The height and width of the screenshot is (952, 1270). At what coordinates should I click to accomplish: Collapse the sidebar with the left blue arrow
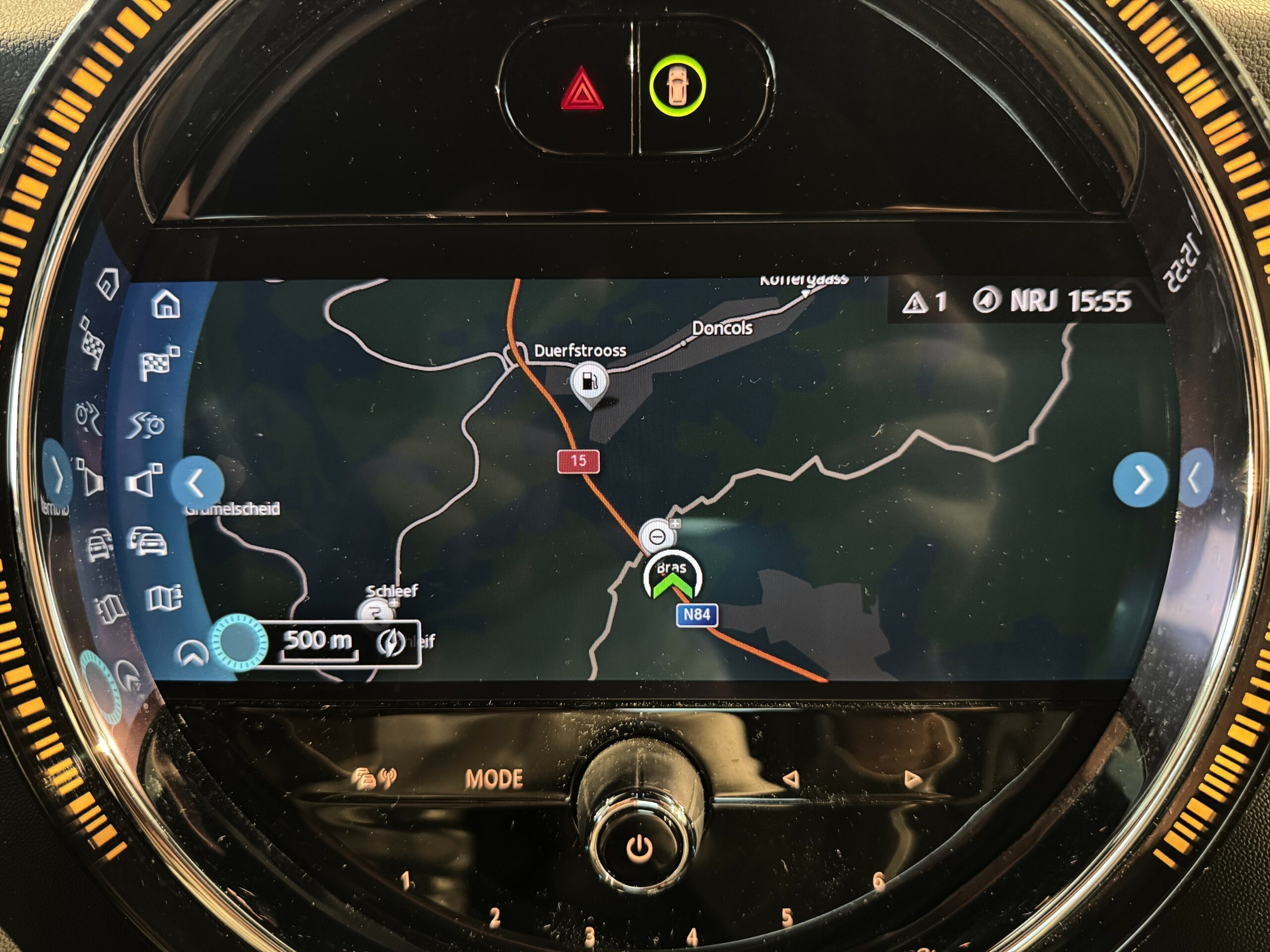tap(196, 482)
